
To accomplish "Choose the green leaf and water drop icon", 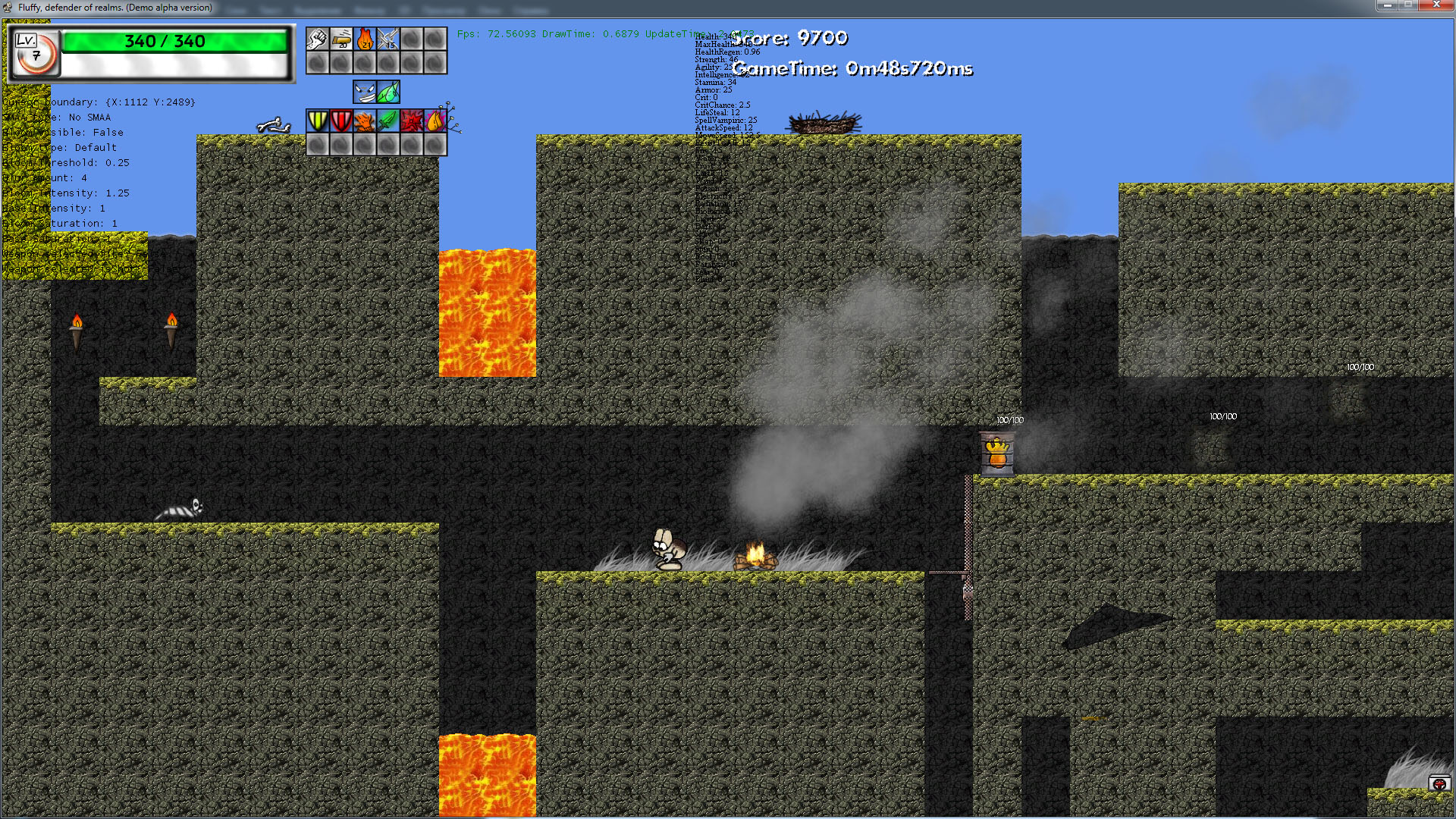I will 388,93.
